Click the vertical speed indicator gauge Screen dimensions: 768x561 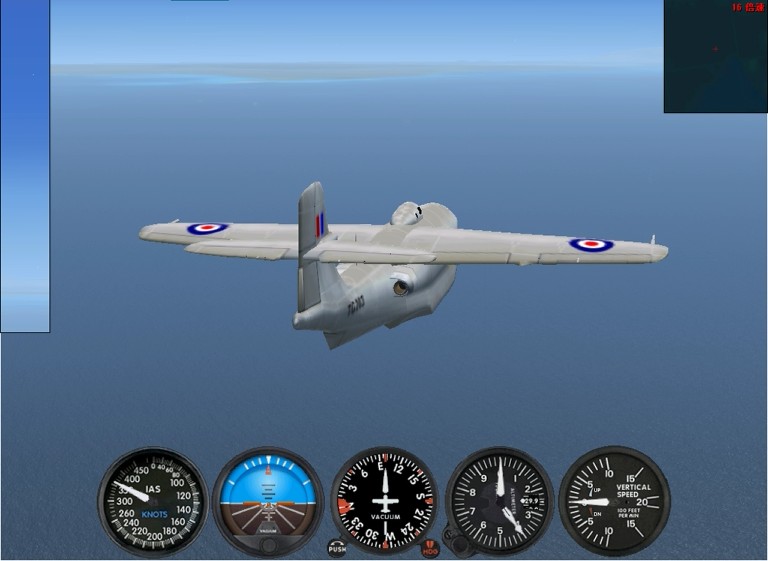click(613, 500)
